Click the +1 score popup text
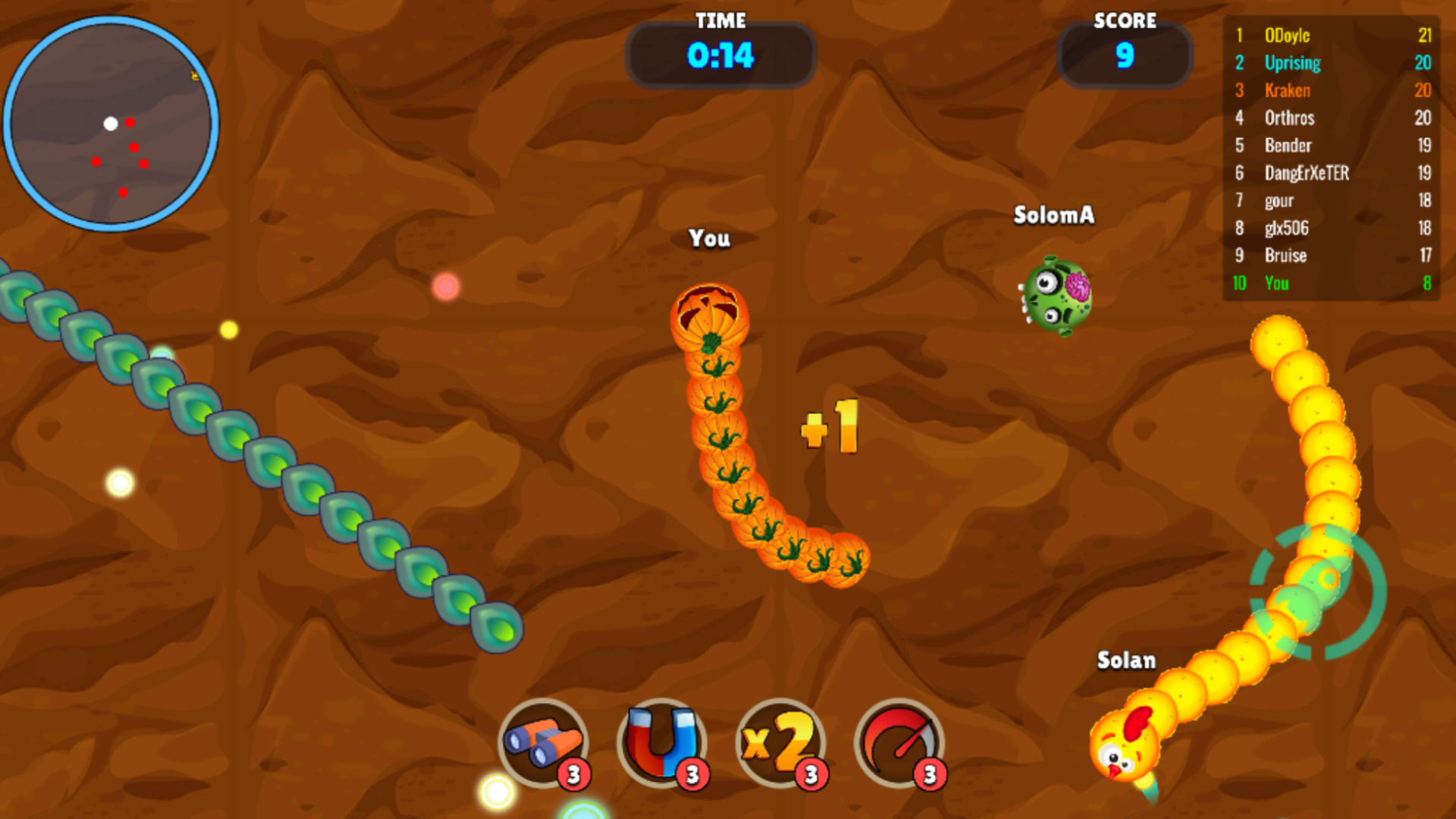The image size is (1456, 819). pyautogui.click(x=829, y=427)
